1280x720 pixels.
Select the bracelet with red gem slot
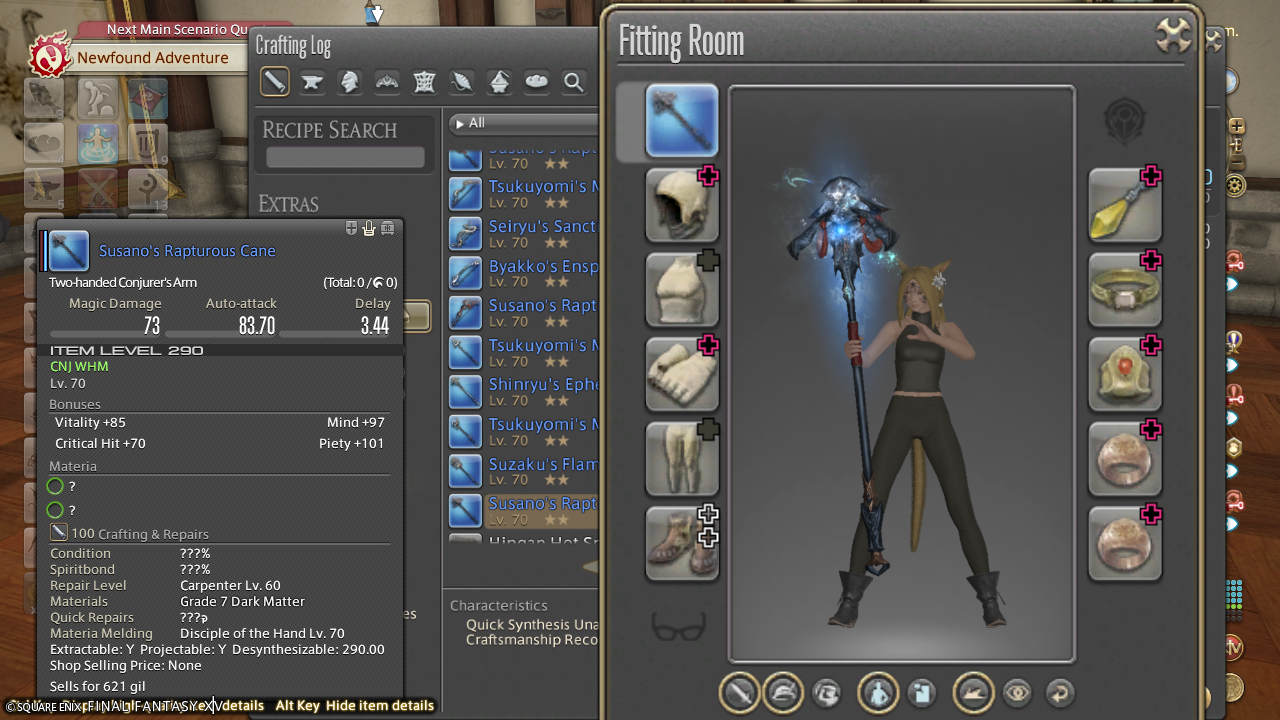click(x=1124, y=374)
